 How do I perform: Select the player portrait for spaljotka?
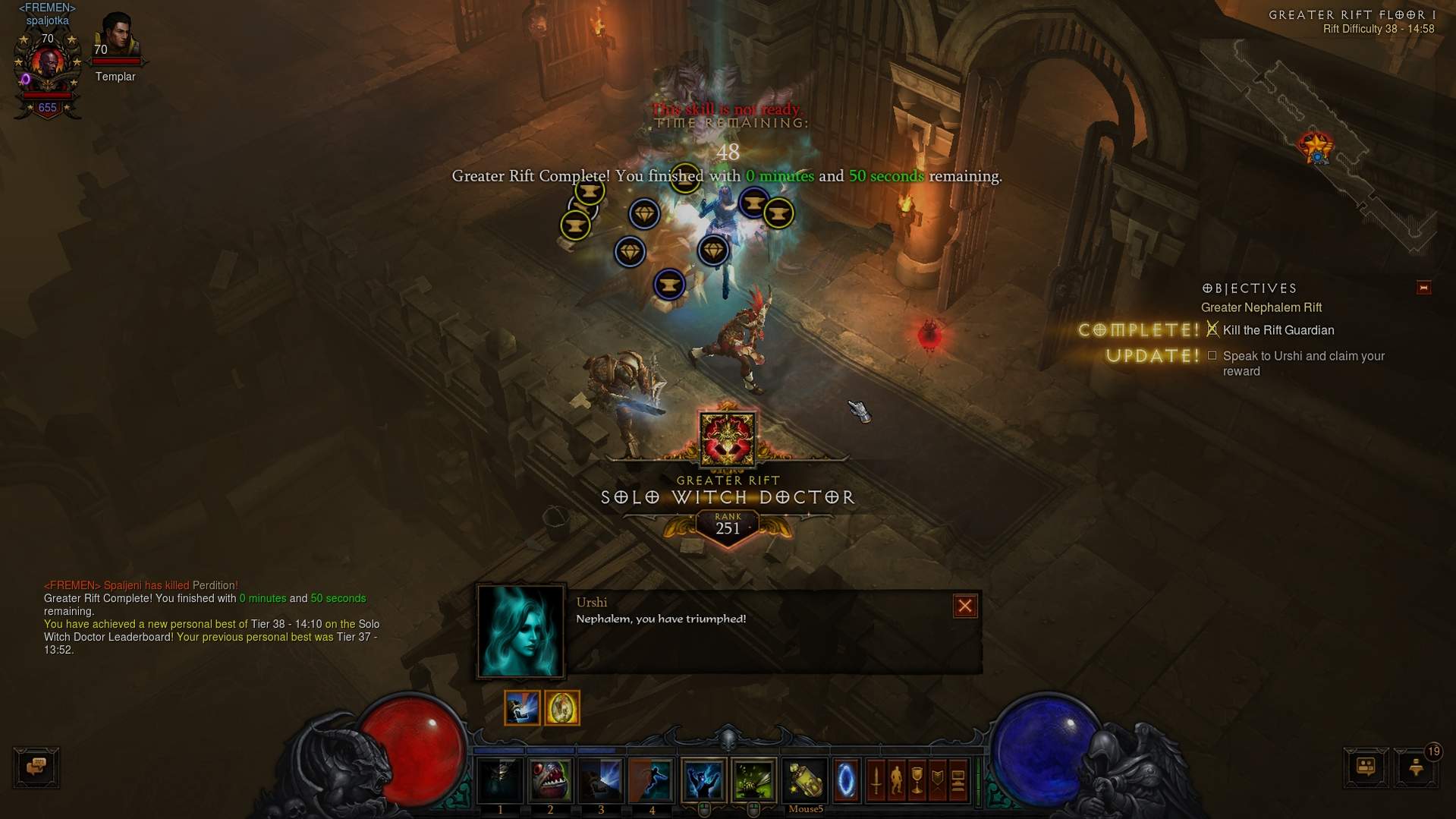tap(47, 67)
